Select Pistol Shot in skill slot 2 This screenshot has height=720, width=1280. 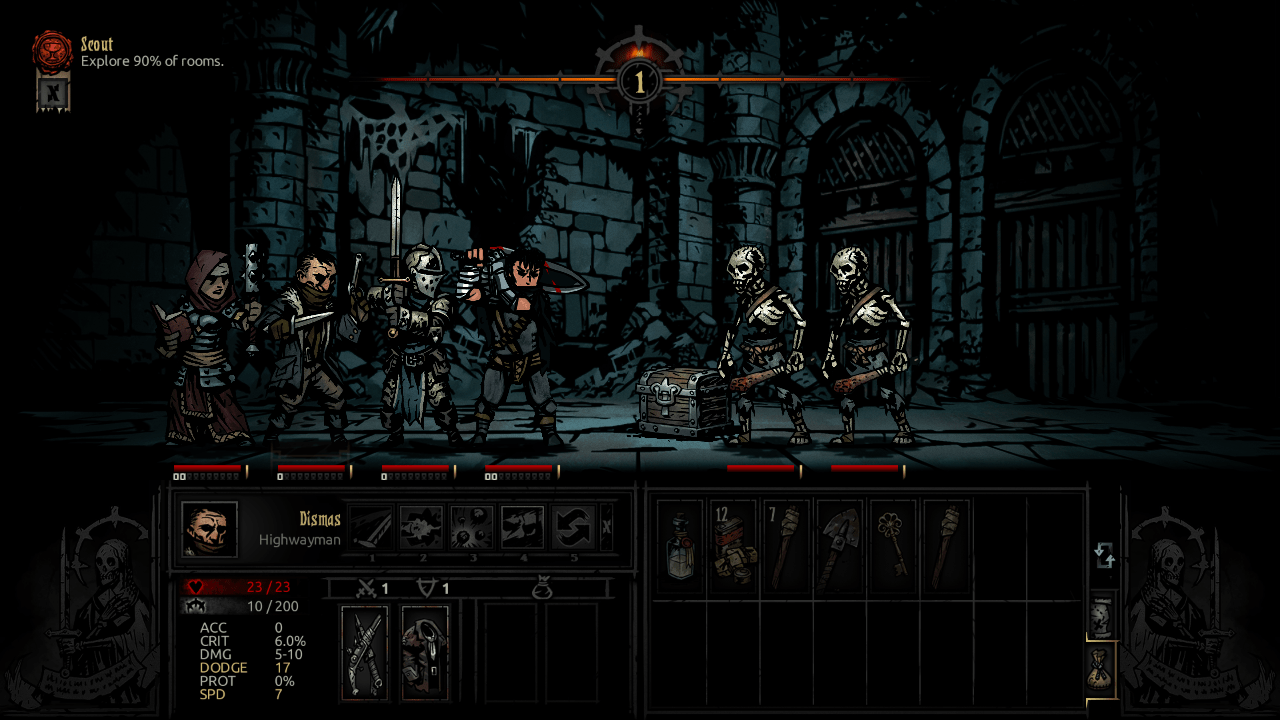420,525
